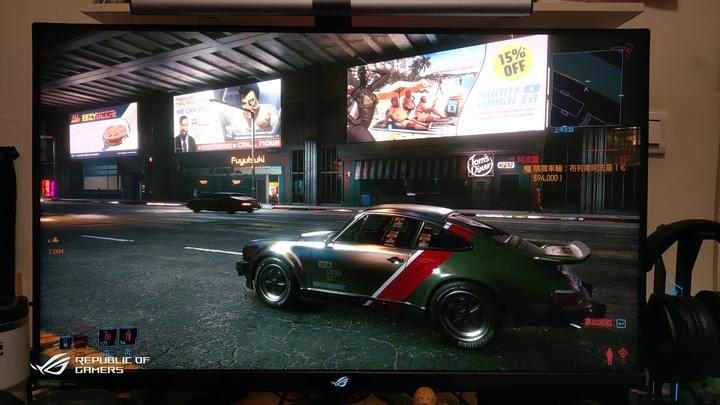The height and width of the screenshot is (405, 720).
Task: Open the minimap in the top corner
Action: [x=586, y=87]
